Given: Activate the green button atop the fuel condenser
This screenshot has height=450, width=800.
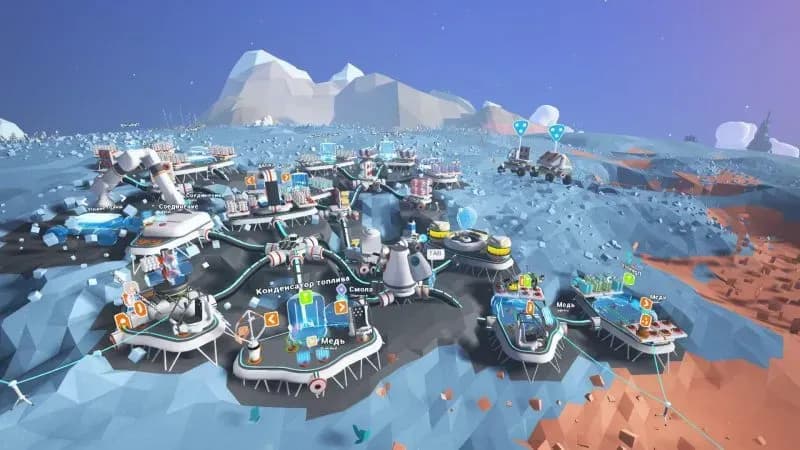Looking at the screenshot, I should (x=306, y=298).
